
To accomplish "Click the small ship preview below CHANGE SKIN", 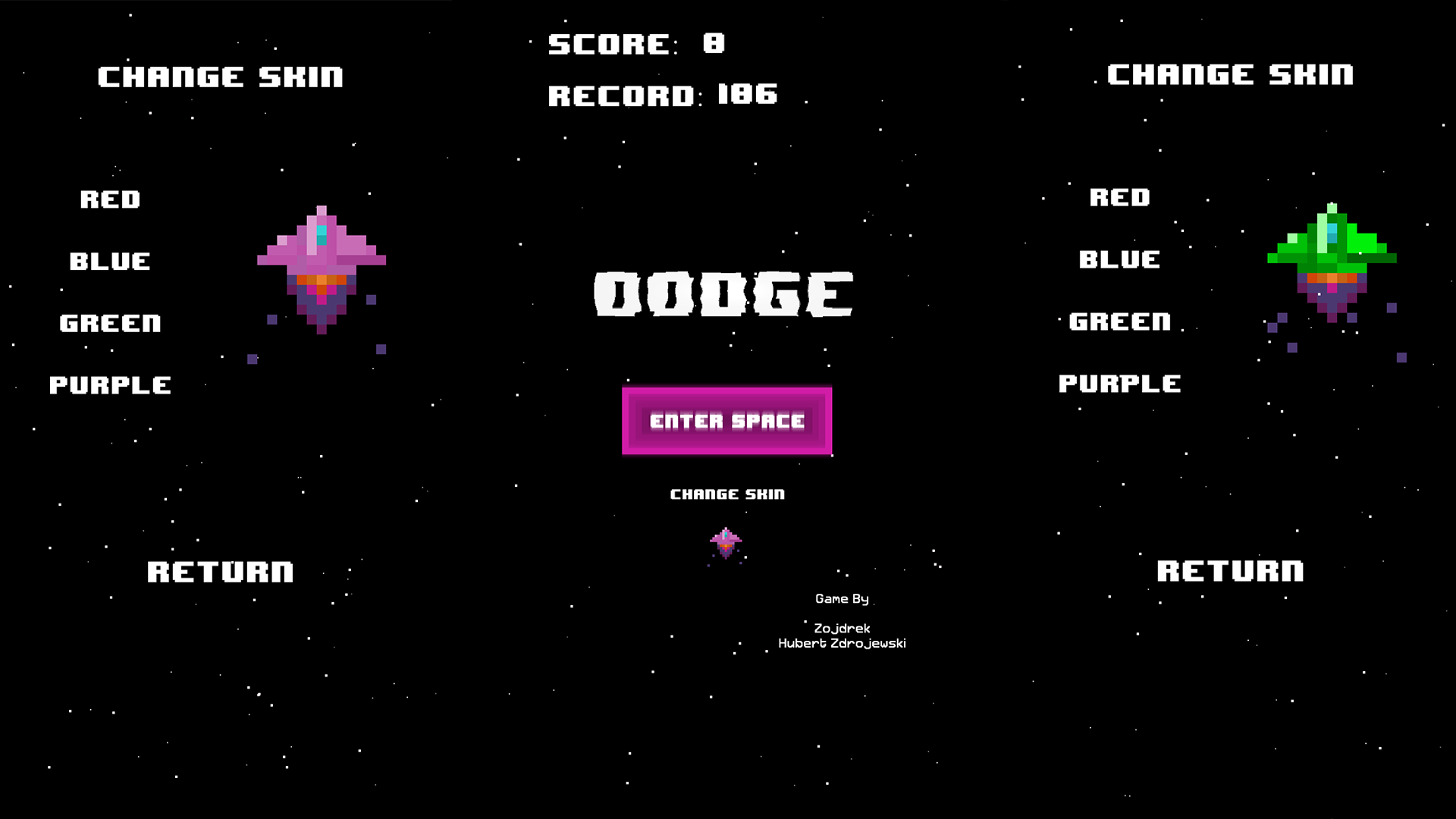I will [x=727, y=542].
